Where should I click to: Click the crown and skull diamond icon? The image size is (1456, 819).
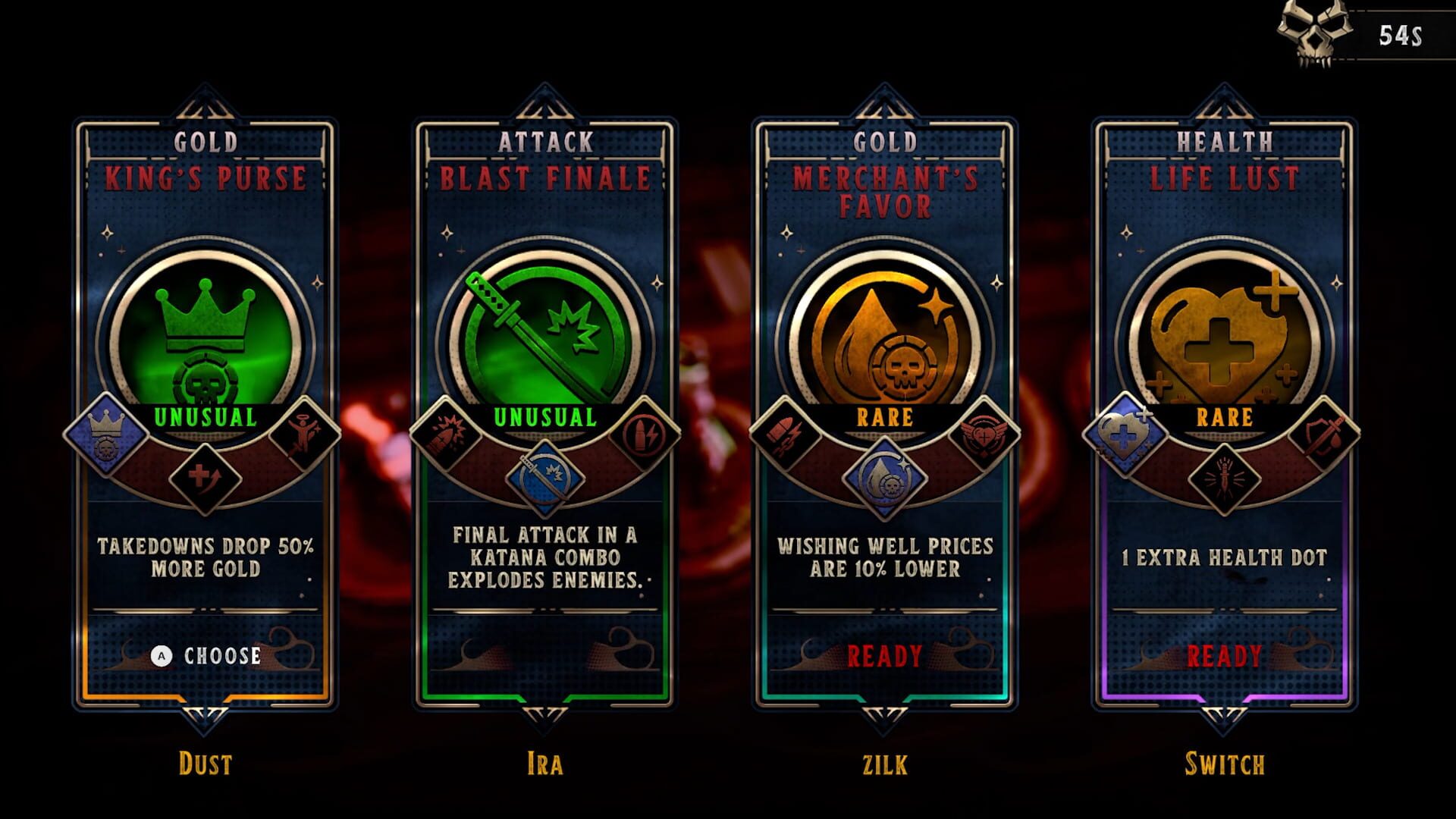(x=106, y=435)
